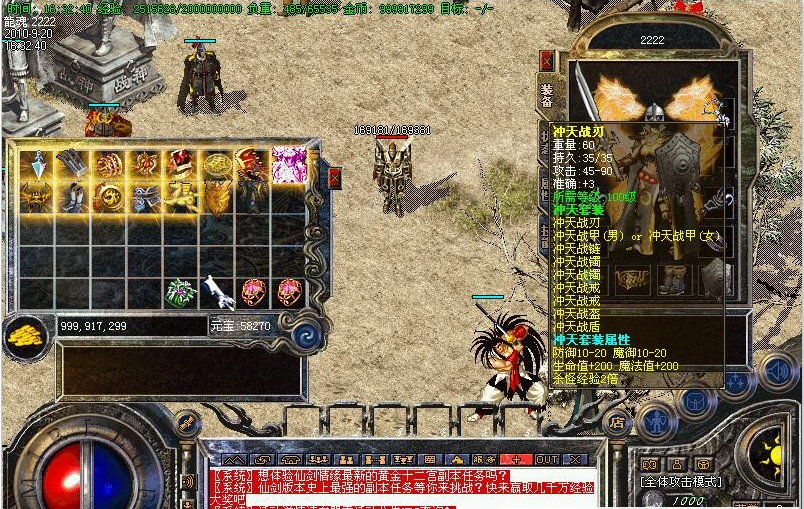Click the system message chat log
The image size is (804, 509).
(400, 487)
